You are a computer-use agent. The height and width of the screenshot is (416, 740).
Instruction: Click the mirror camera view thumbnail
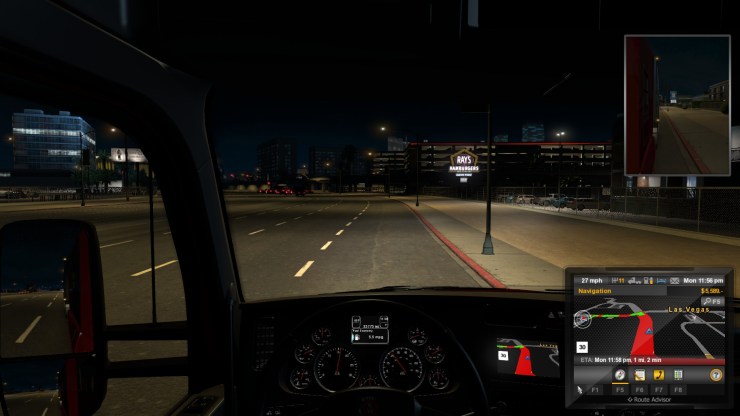tap(677, 105)
